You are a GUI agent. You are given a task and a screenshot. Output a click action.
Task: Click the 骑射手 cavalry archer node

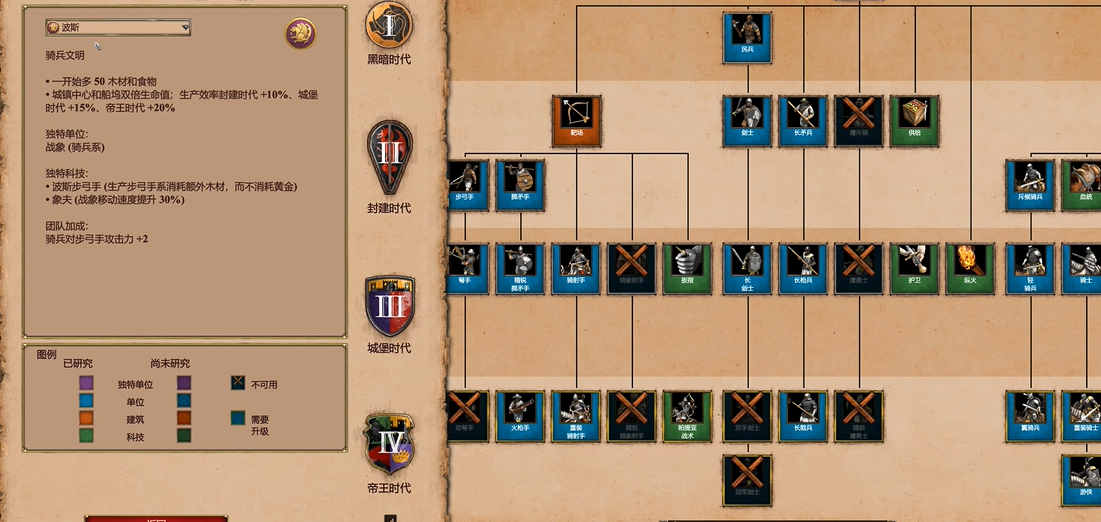tap(576, 268)
